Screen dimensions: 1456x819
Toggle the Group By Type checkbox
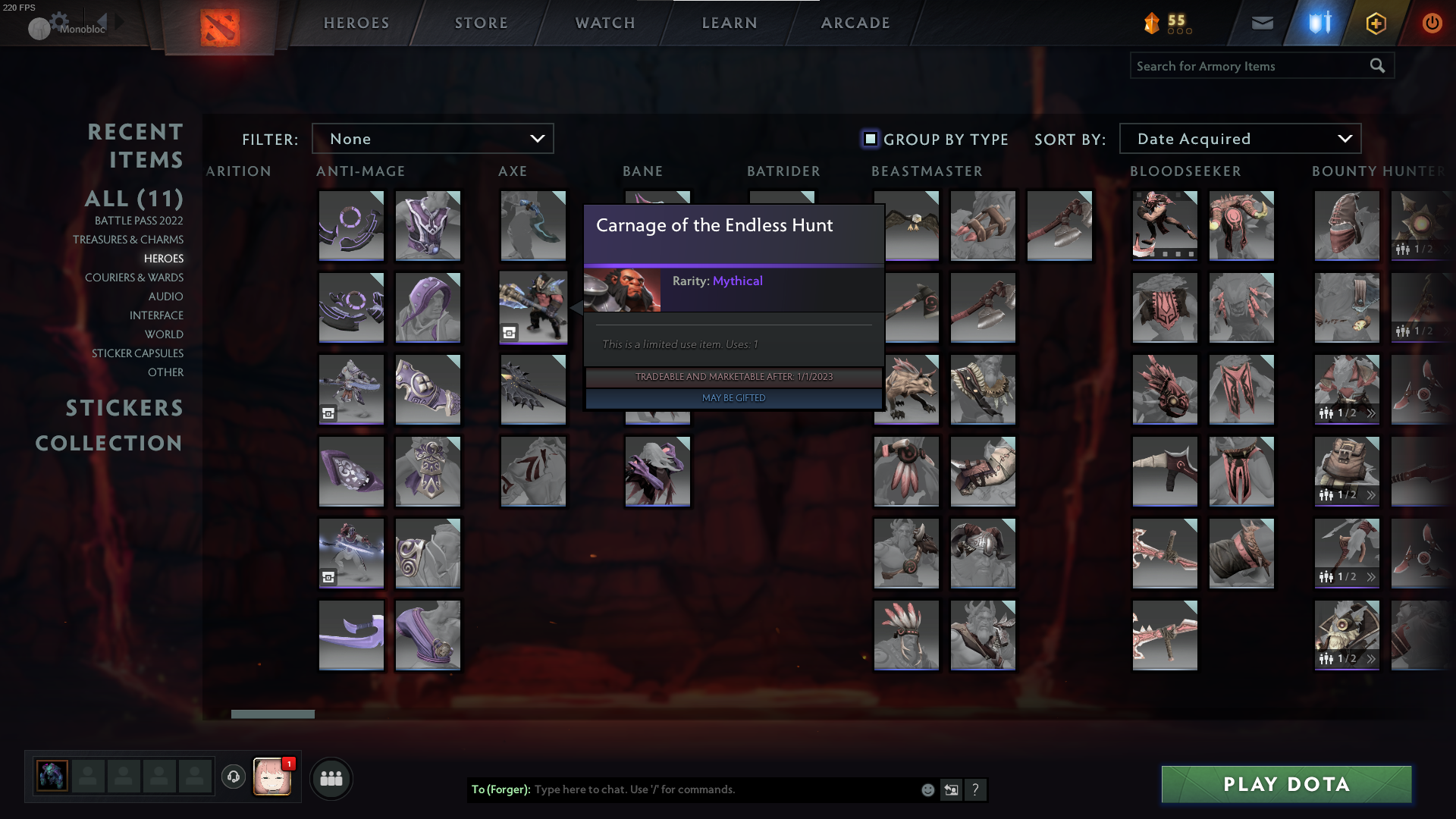869,139
